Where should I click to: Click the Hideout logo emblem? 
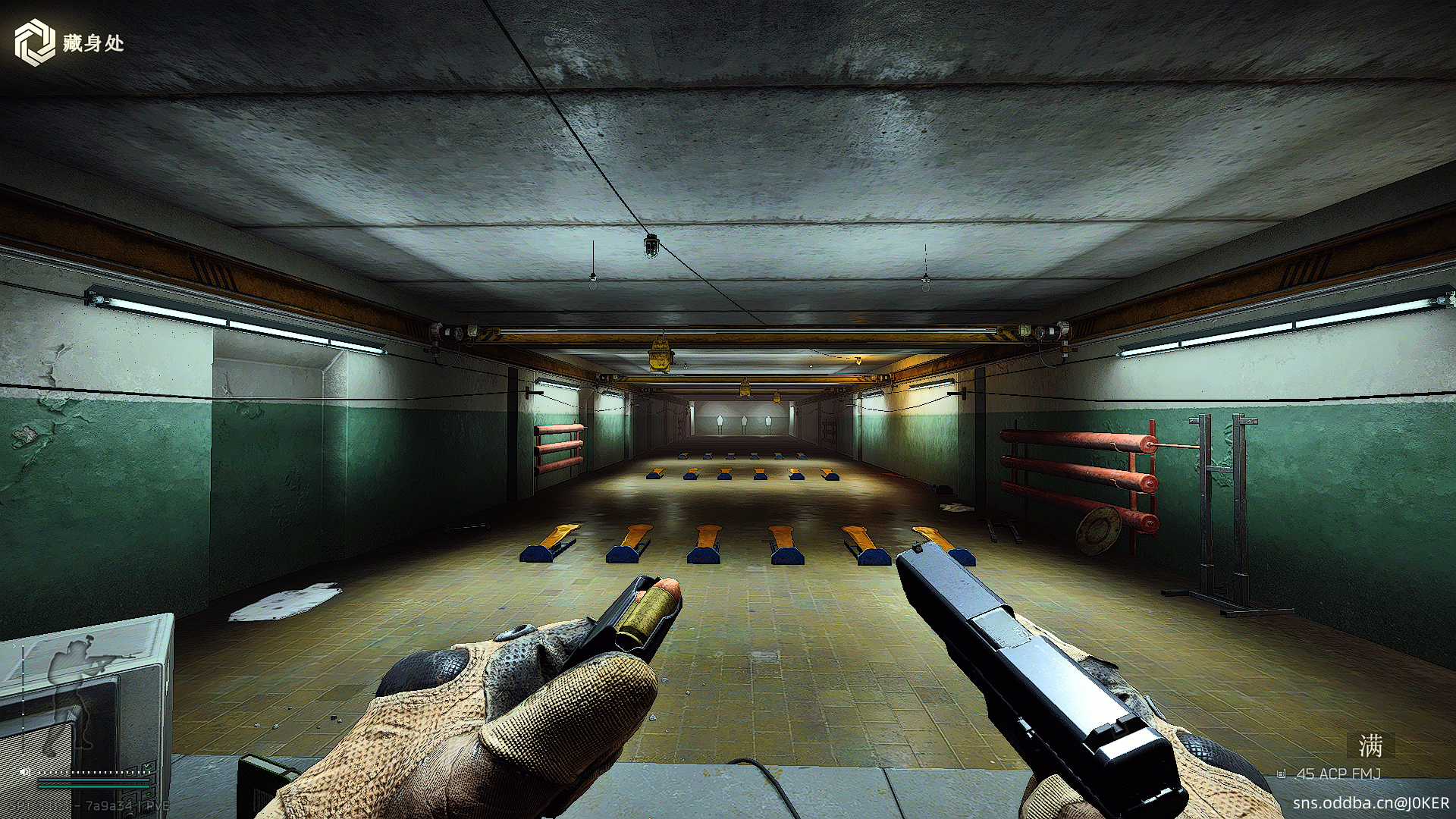click(x=35, y=42)
